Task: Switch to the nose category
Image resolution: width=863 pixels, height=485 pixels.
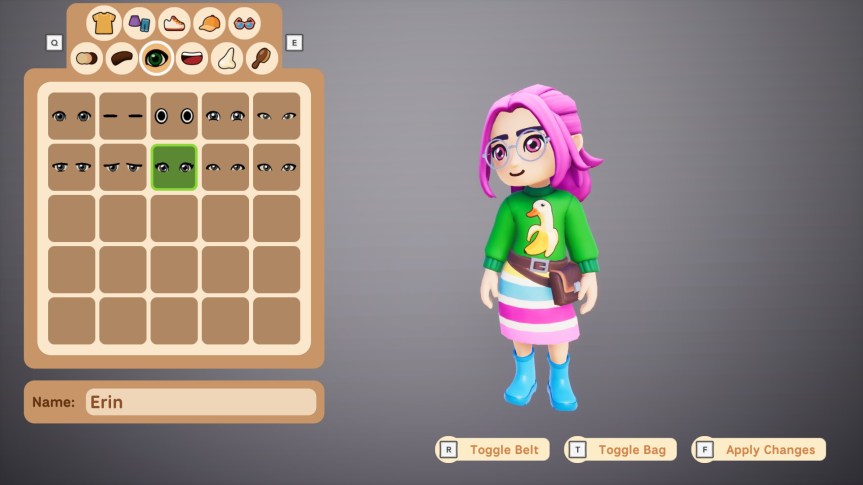Action: (x=226, y=58)
